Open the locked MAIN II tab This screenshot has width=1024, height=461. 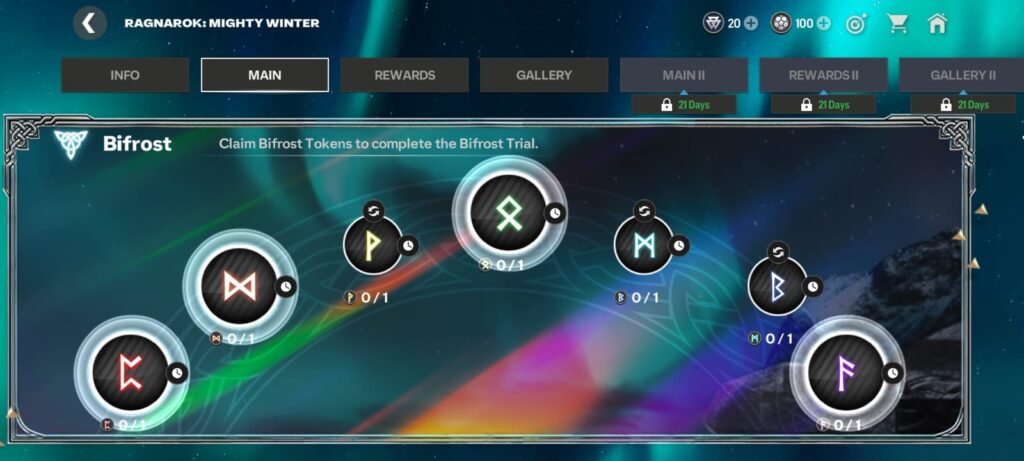pos(684,75)
